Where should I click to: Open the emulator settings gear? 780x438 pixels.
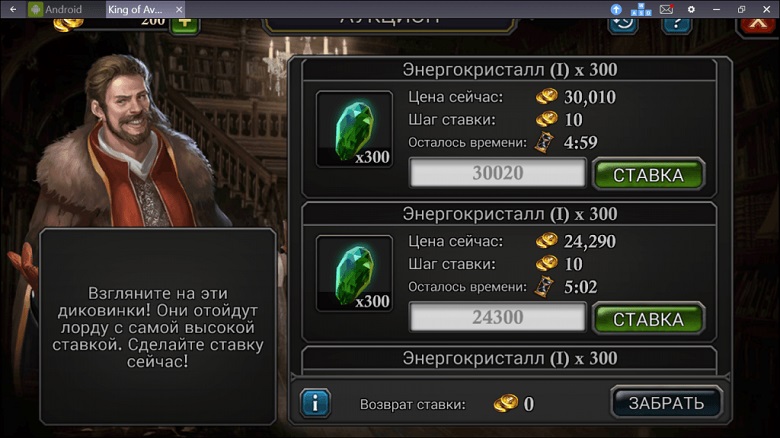(x=690, y=9)
